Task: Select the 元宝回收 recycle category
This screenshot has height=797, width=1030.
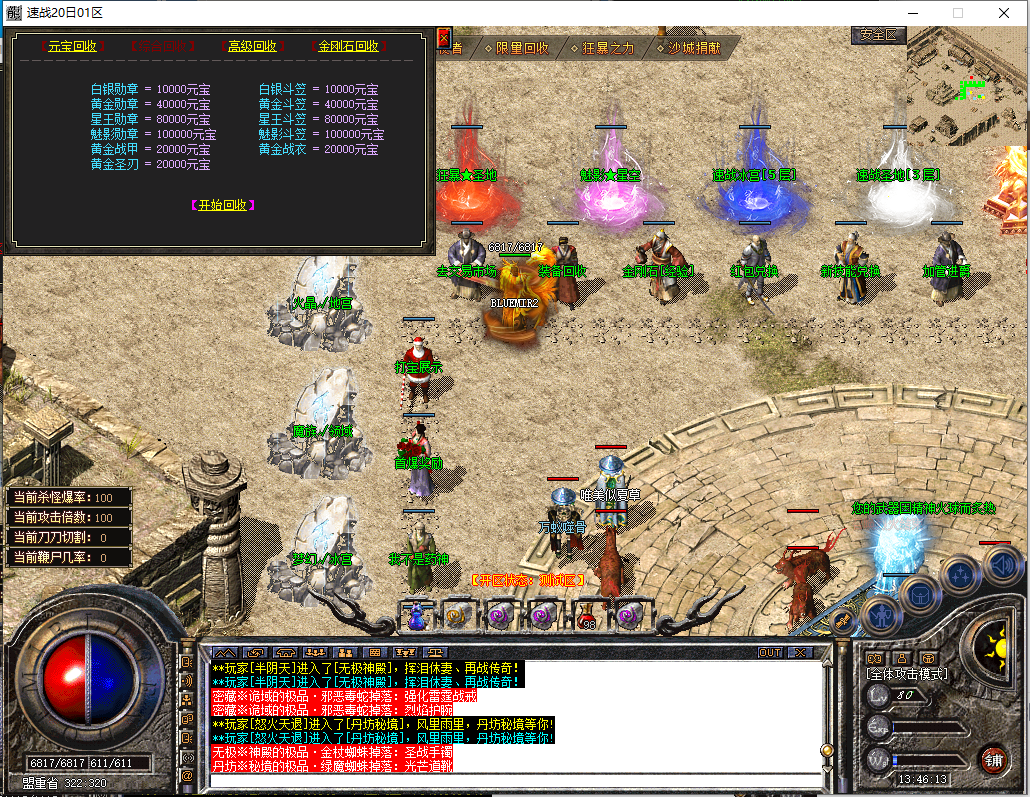Action: pos(72,46)
